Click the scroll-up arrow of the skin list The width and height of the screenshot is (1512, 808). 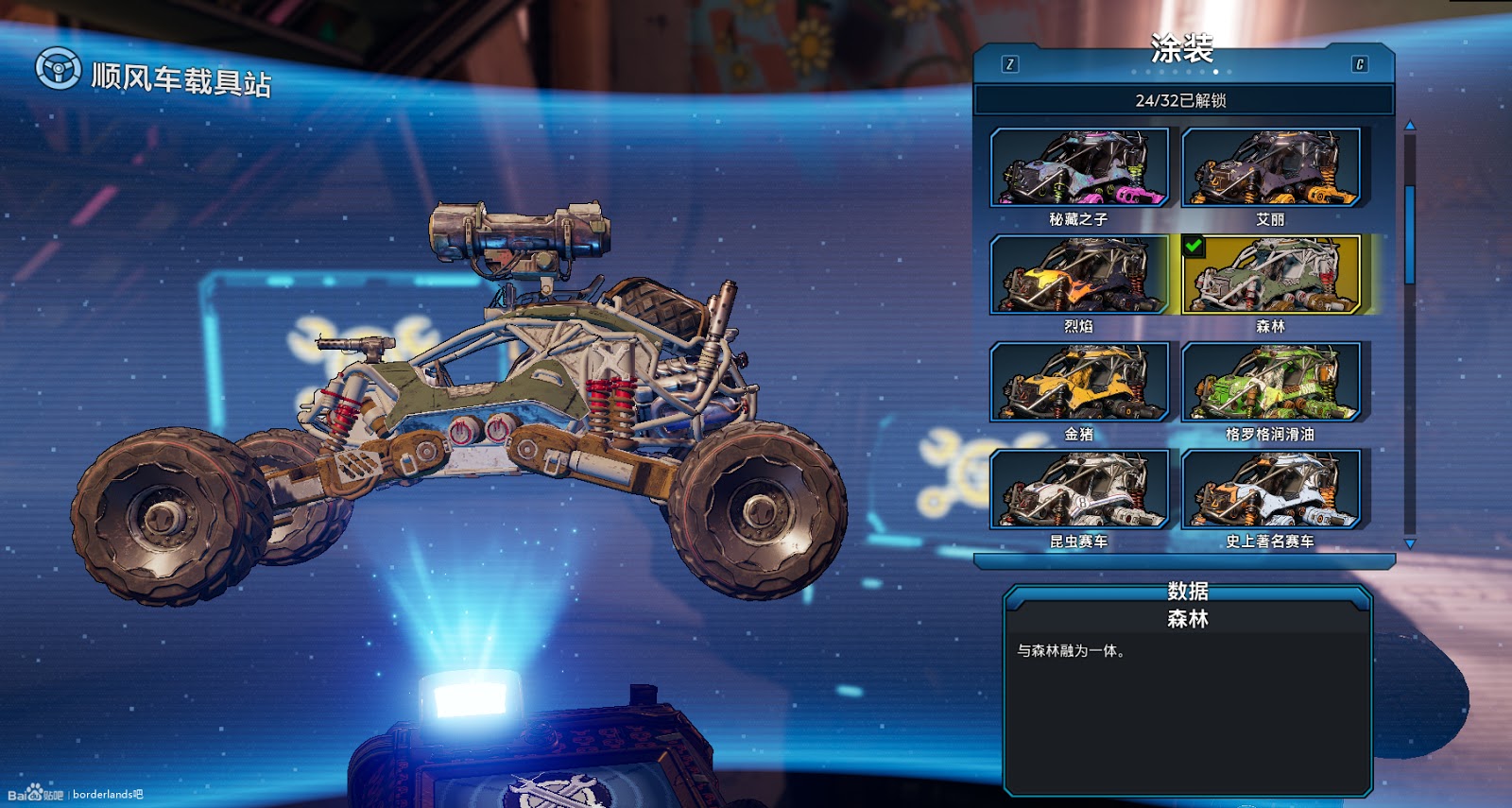coord(1410,126)
